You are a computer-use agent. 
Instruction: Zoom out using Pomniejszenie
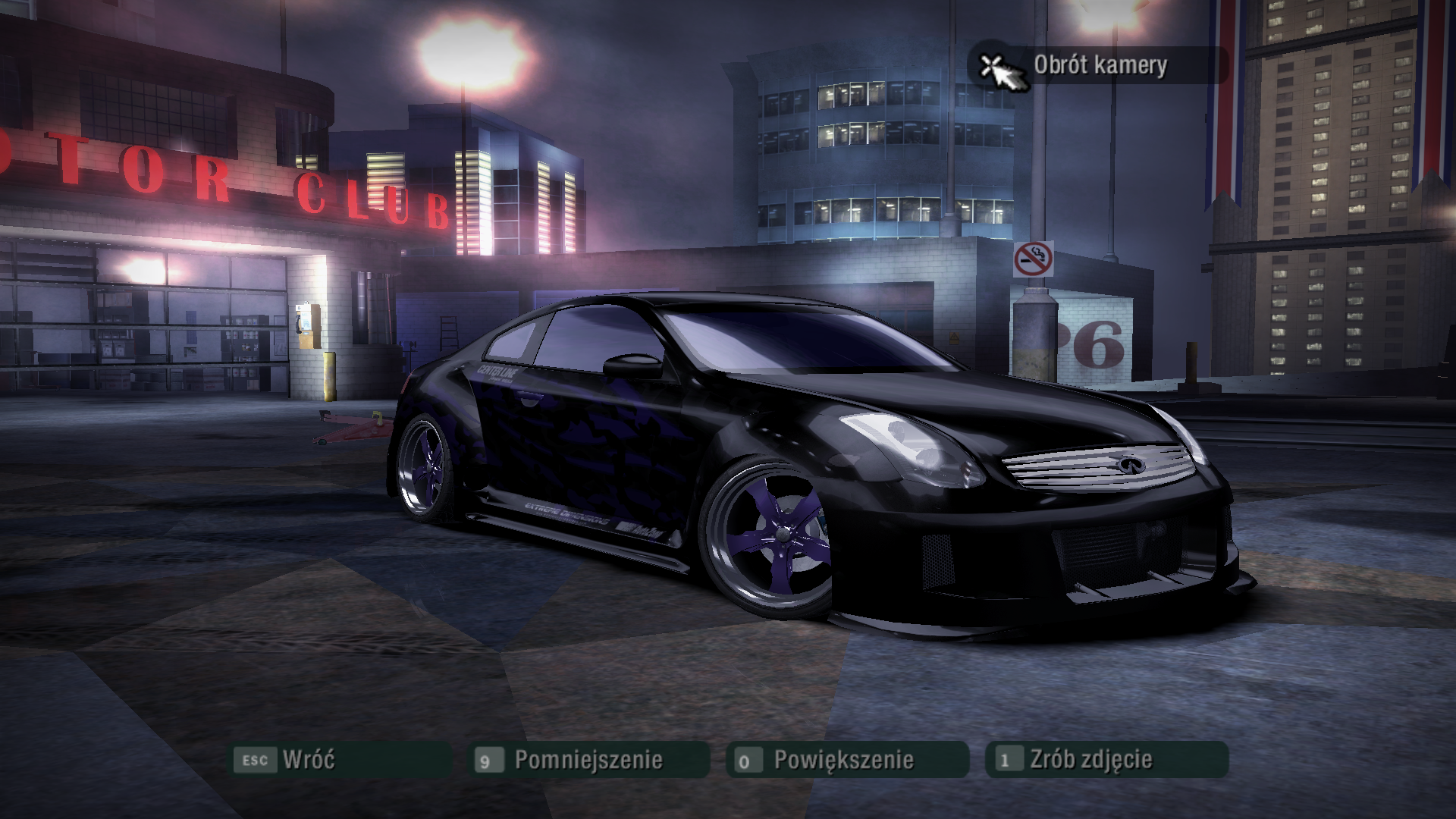pyautogui.click(x=588, y=759)
